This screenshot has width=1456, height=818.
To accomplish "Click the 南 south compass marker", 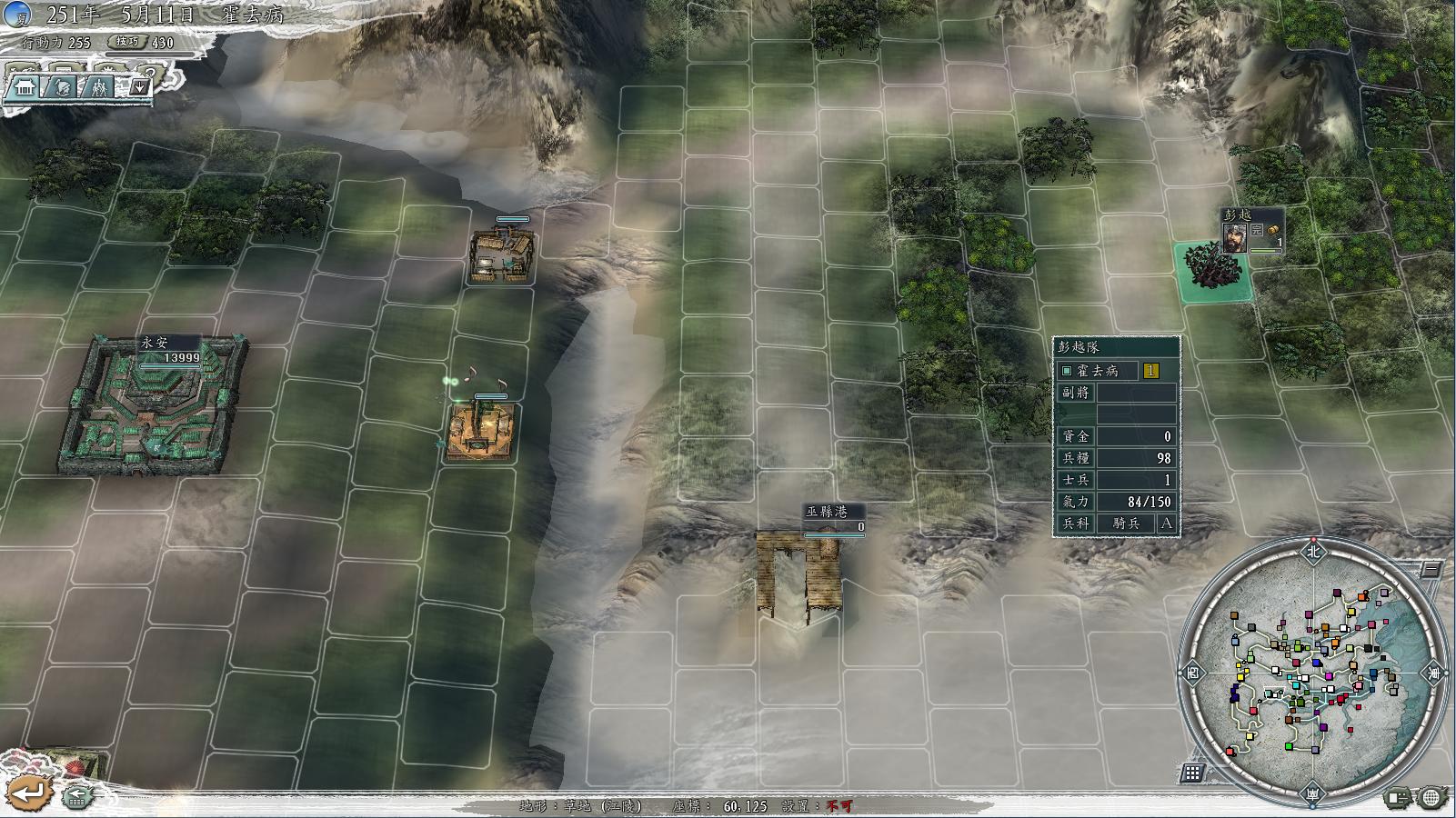I will pos(1313,793).
